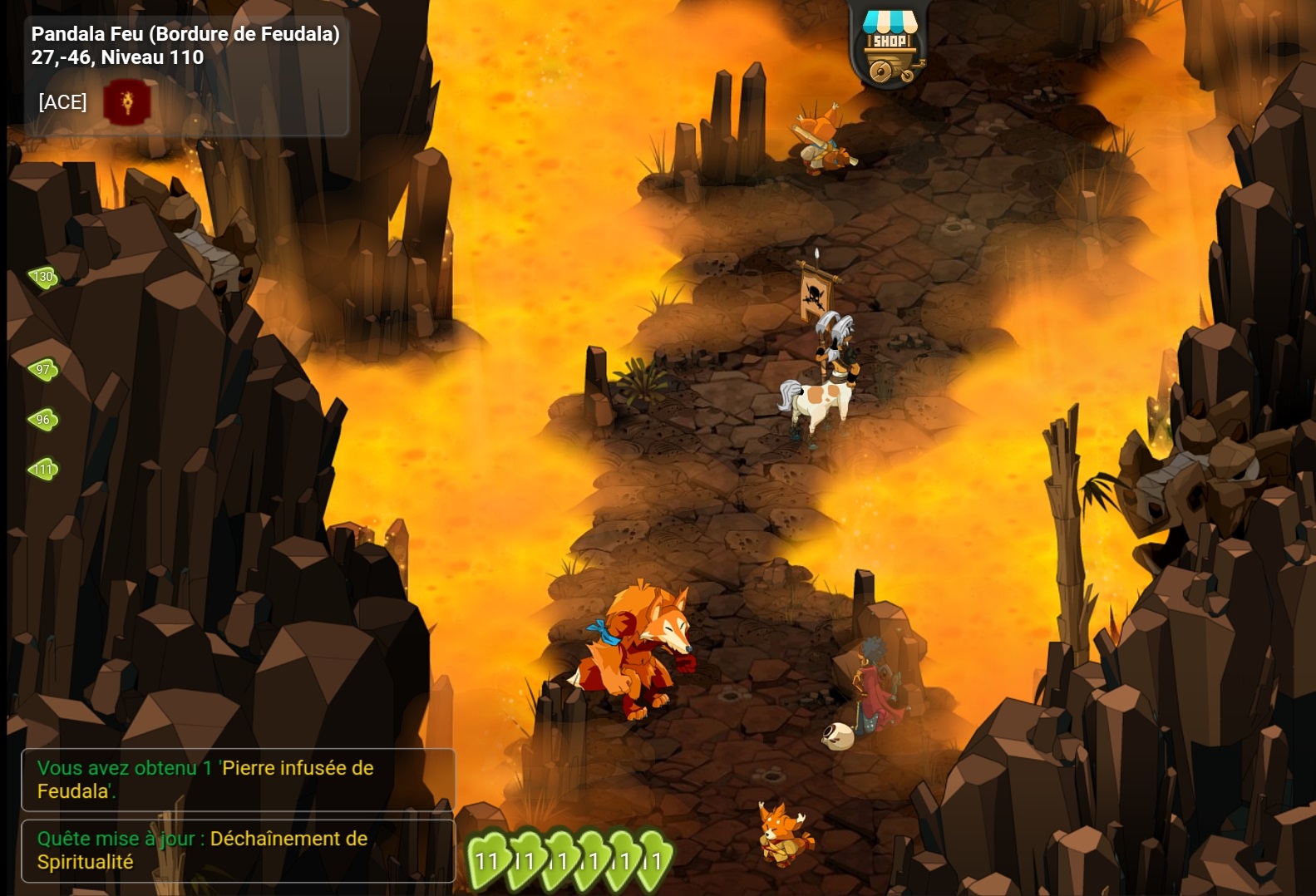The image size is (1316, 896).
Task: Tap the red ACE guild emblem
Action: coord(126,102)
